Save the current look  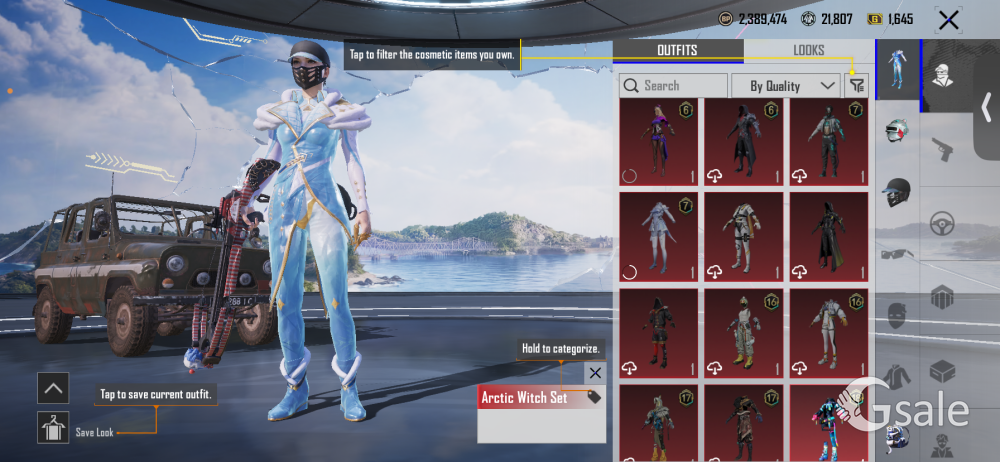pyautogui.click(x=52, y=428)
